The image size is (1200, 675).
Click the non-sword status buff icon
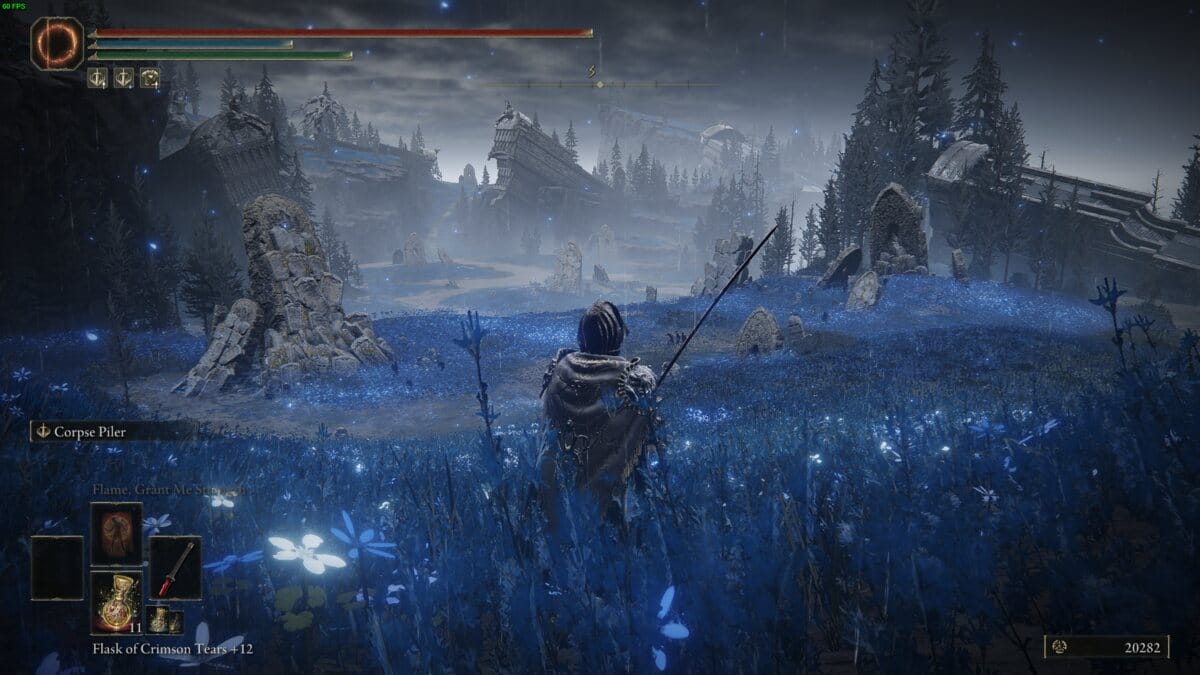point(149,78)
